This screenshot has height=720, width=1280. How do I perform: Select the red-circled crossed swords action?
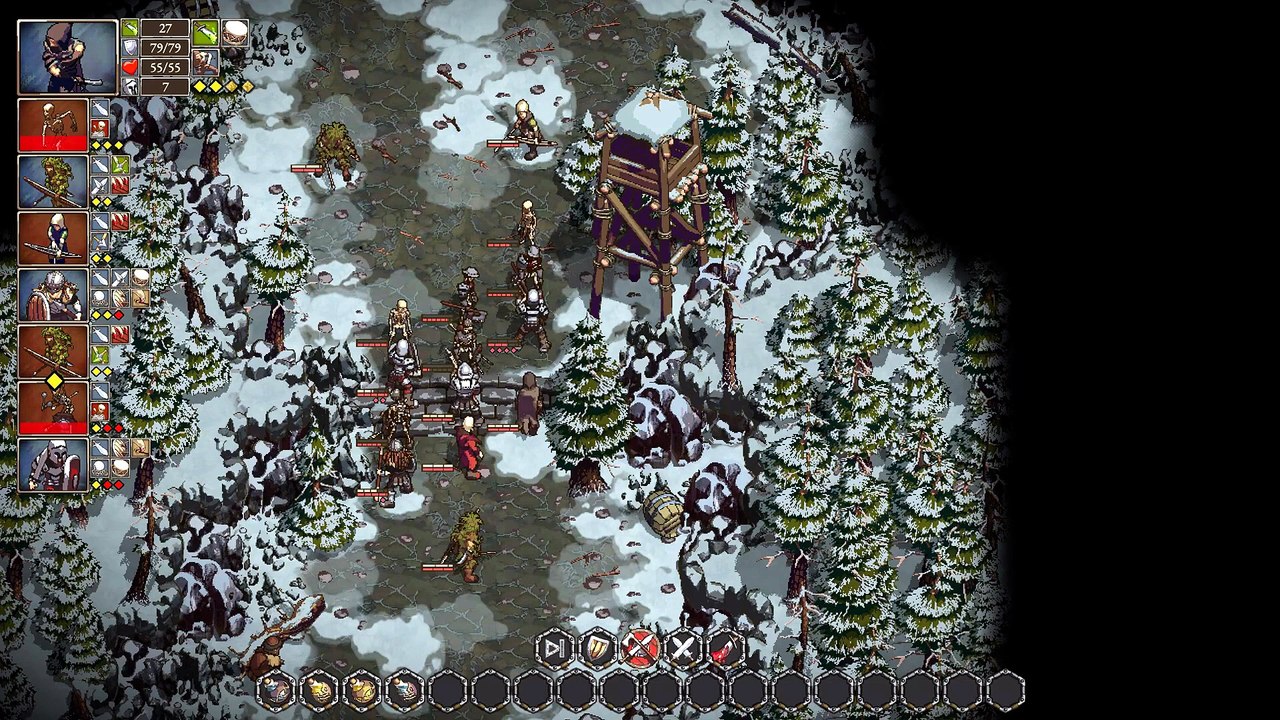(x=640, y=649)
